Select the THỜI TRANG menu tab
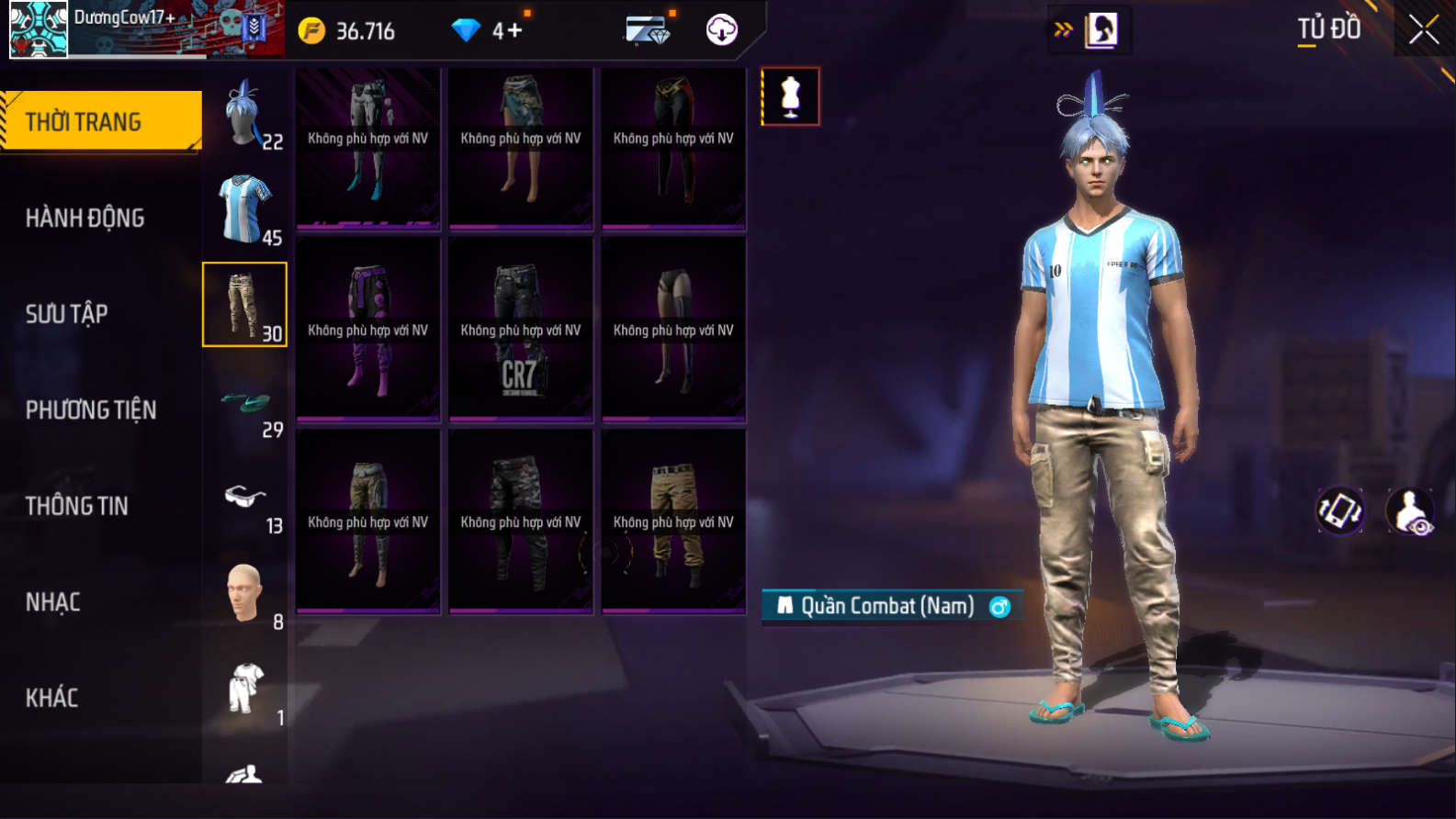This screenshot has height=819, width=1456. tap(101, 121)
